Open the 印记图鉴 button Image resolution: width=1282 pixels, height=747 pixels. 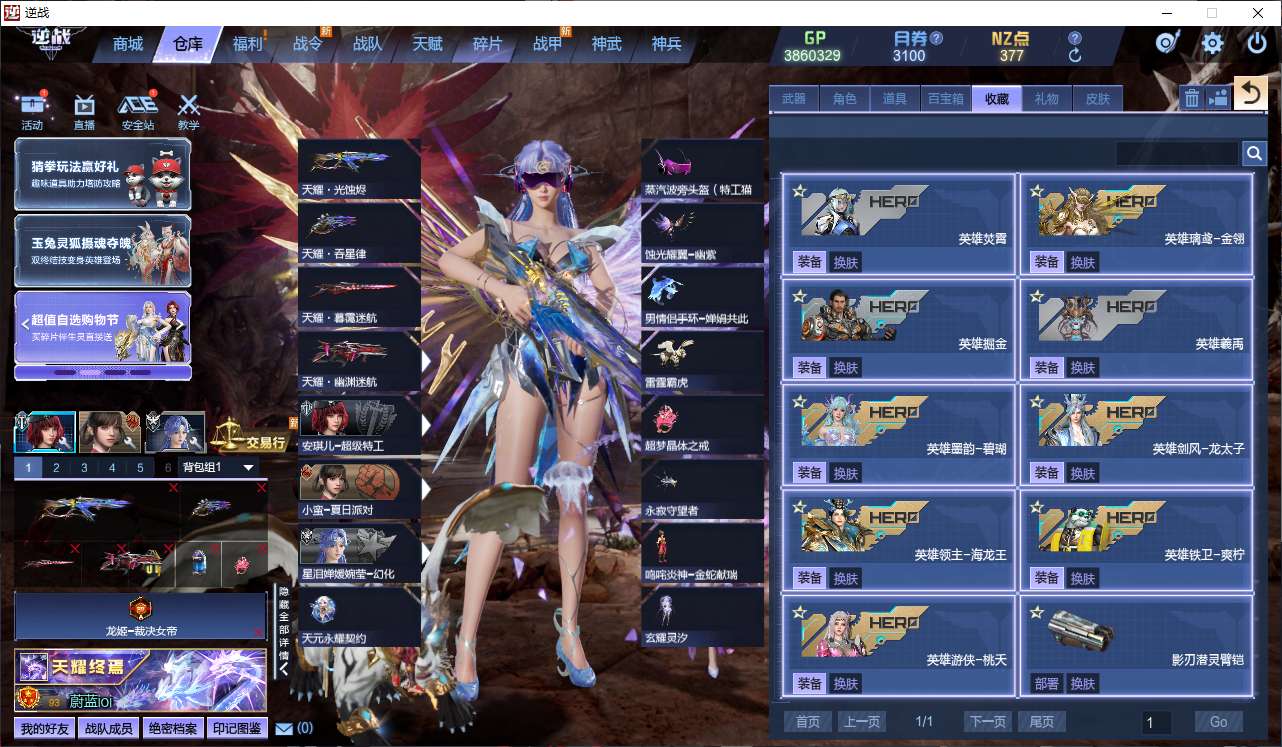237,728
